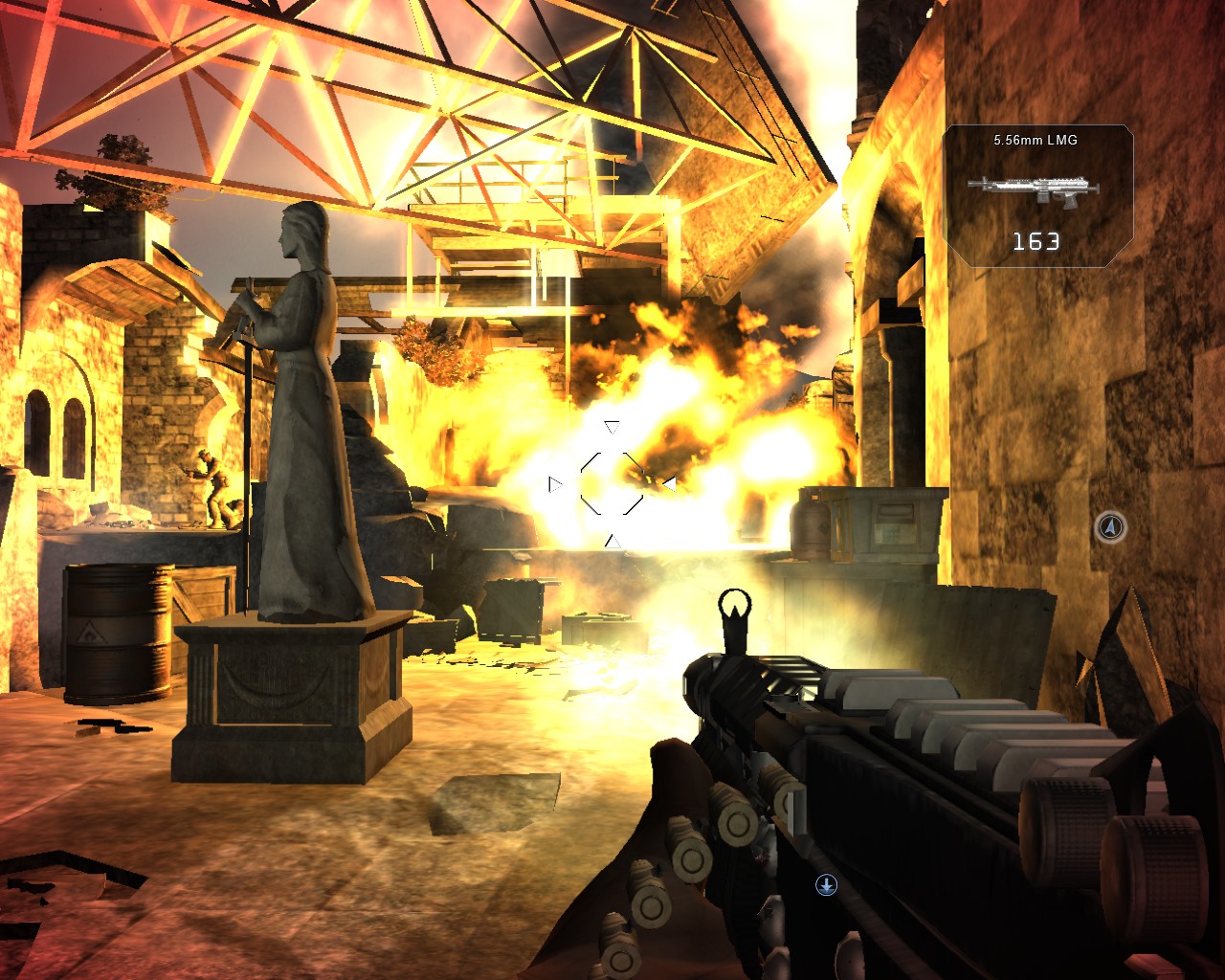Click the circular down-arrow marker icon
This screenshot has width=1225, height=980.
click(826, 885)
